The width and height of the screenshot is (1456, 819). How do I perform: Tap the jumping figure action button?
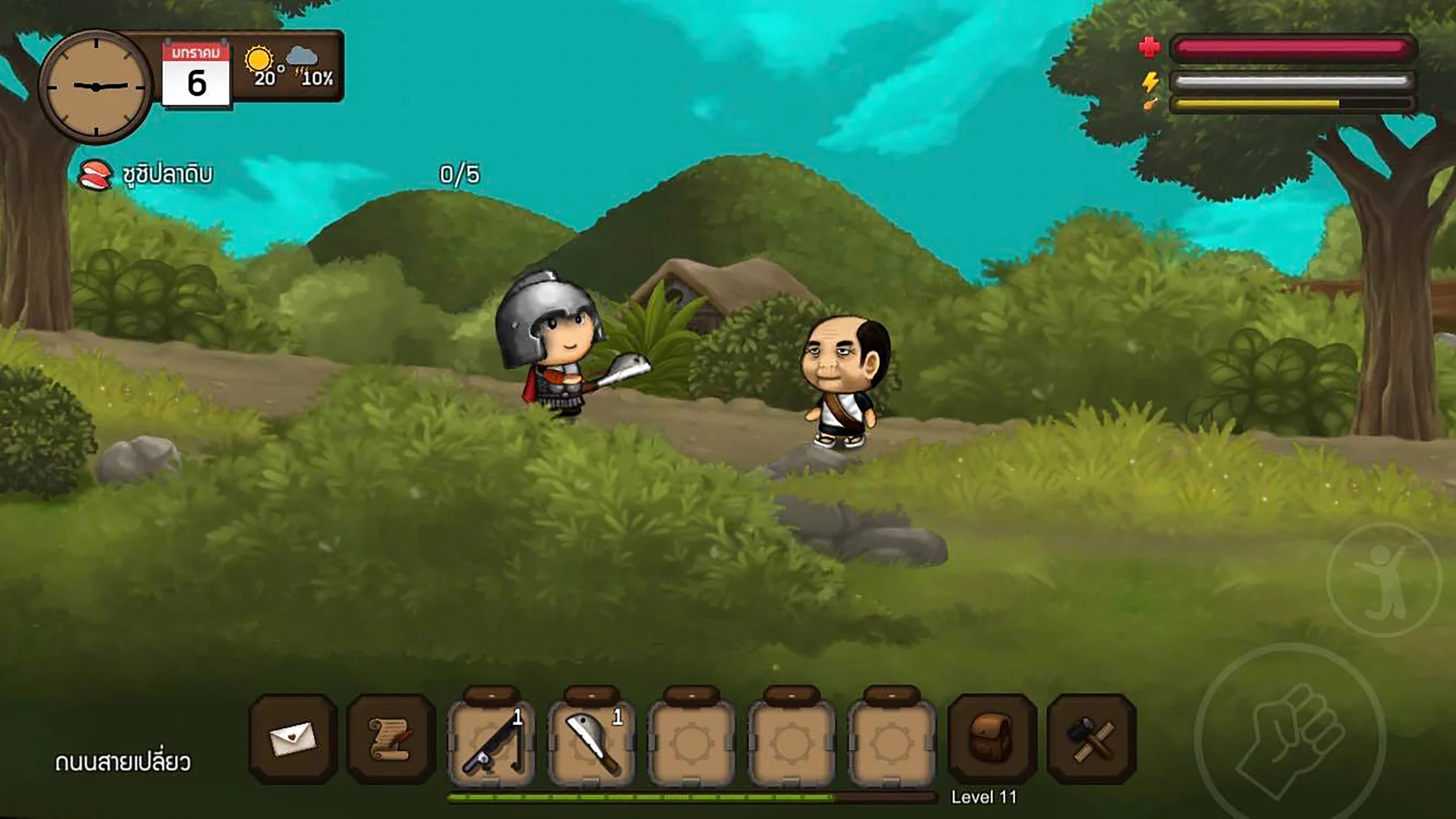click(1383, 580)
